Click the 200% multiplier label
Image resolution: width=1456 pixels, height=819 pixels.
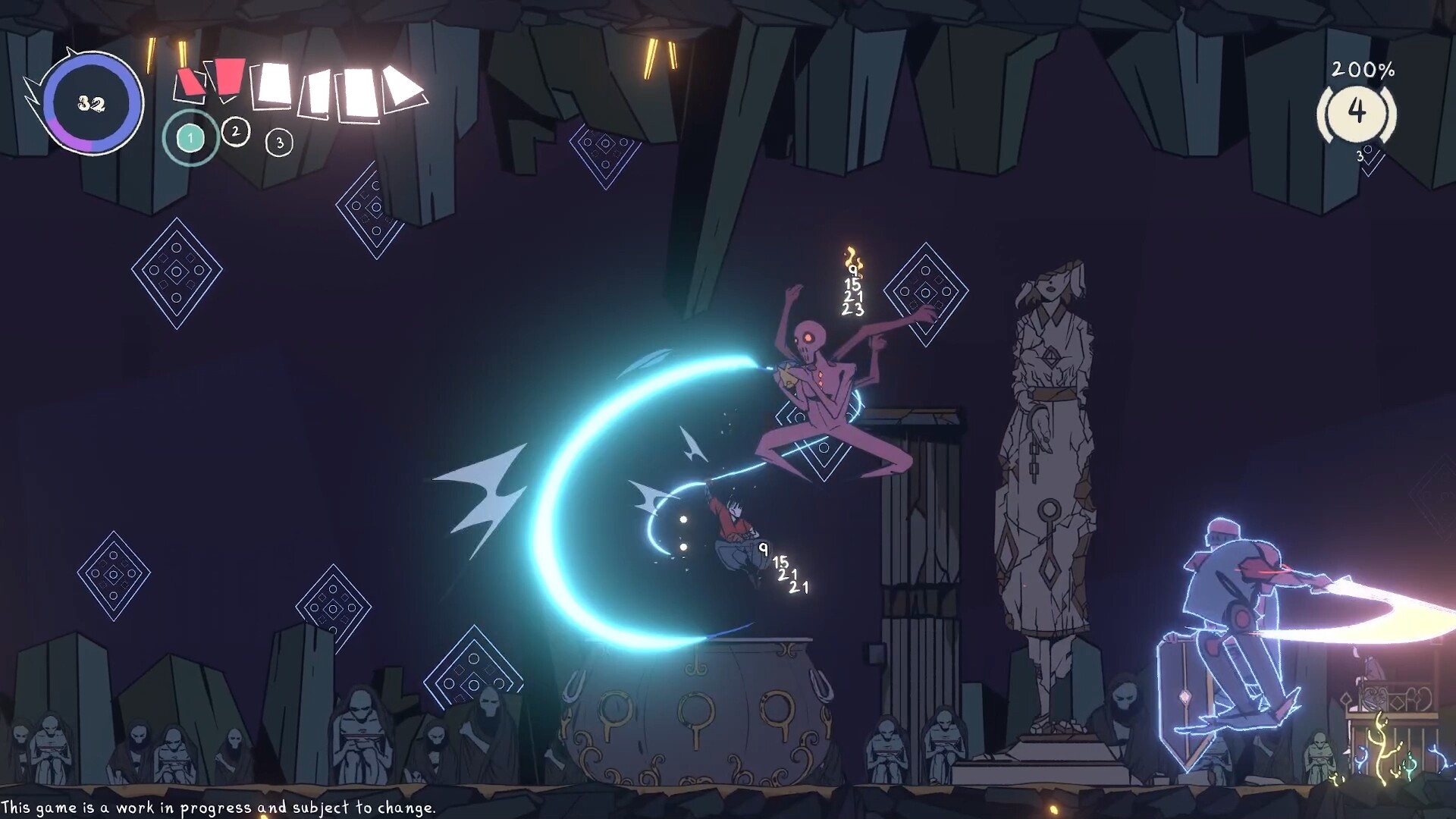coord(1363,70)
